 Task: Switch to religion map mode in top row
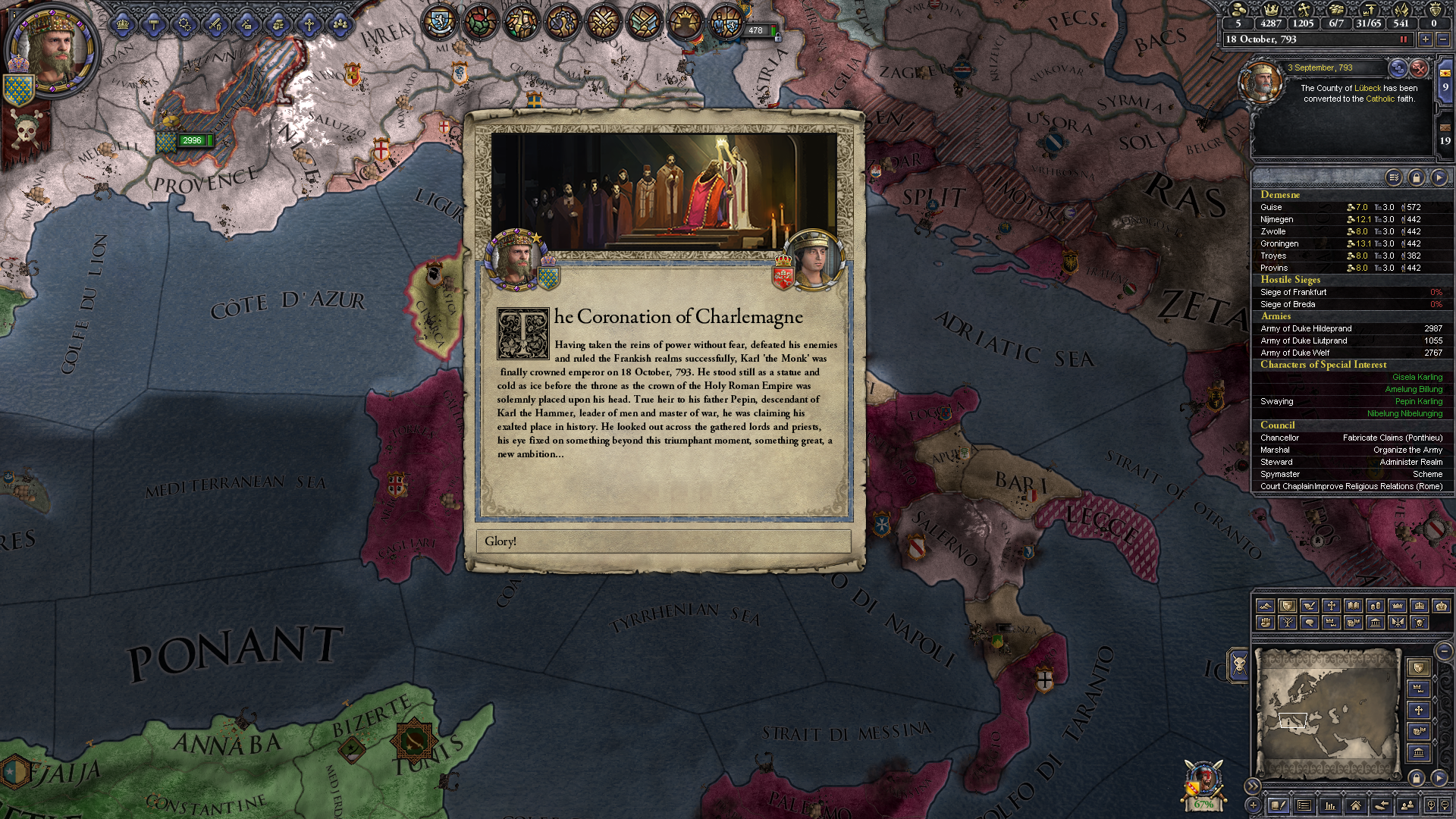1331,606
